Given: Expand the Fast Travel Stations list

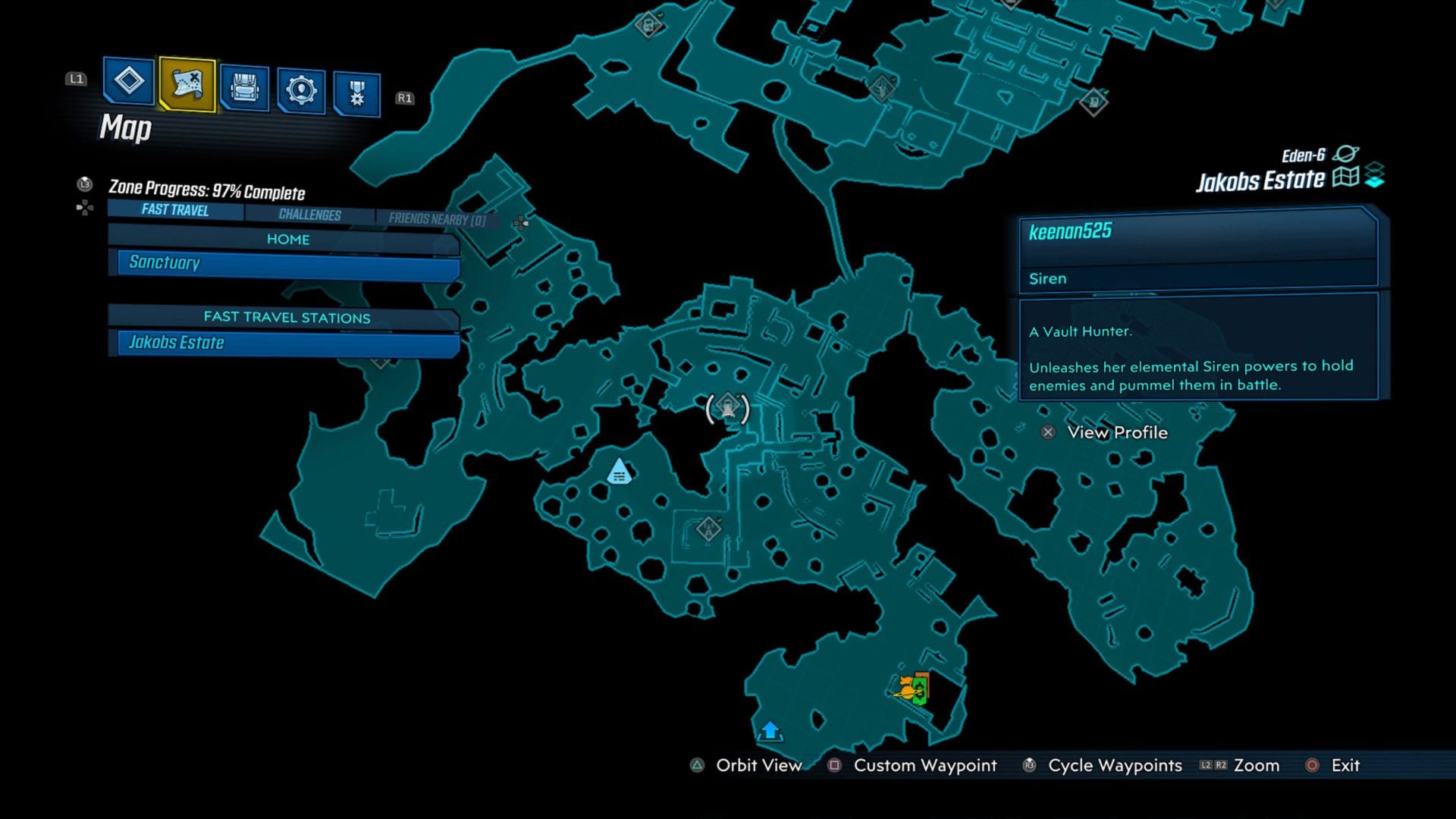Looking at the screenshot, I should pyautogui.click(x=286, y=318).
